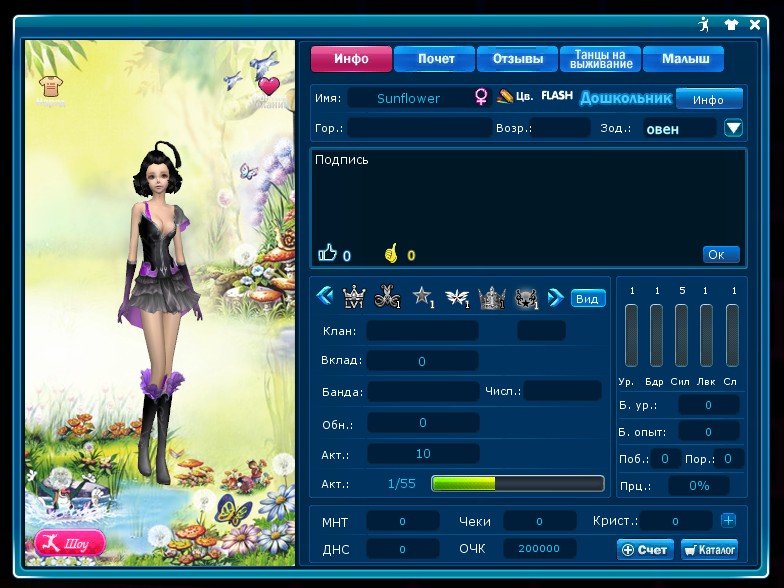Start the Шоу show mode
Viewport: 784px width, 588px height.
(69, 543)
